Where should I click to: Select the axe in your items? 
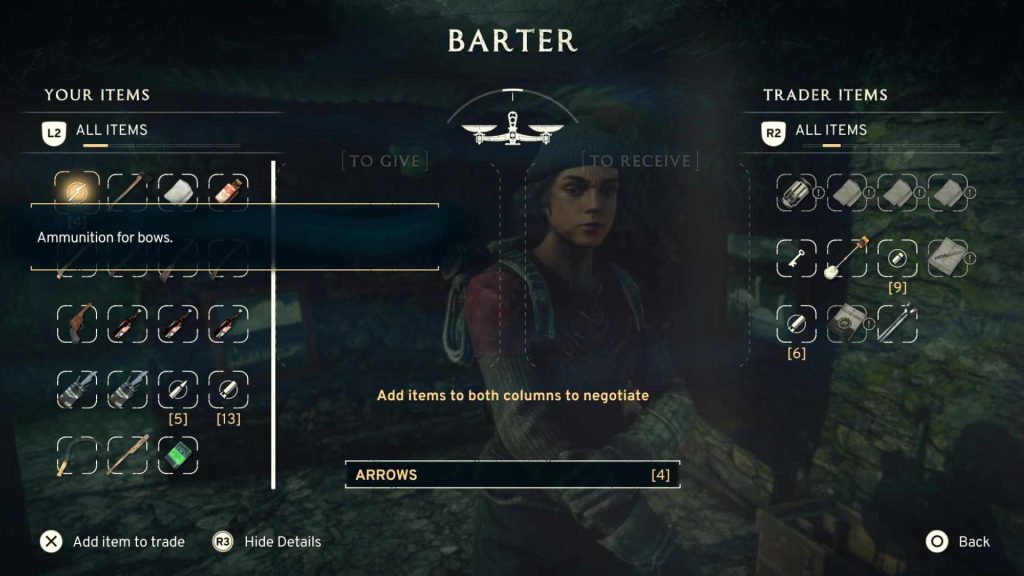point(127,190)
